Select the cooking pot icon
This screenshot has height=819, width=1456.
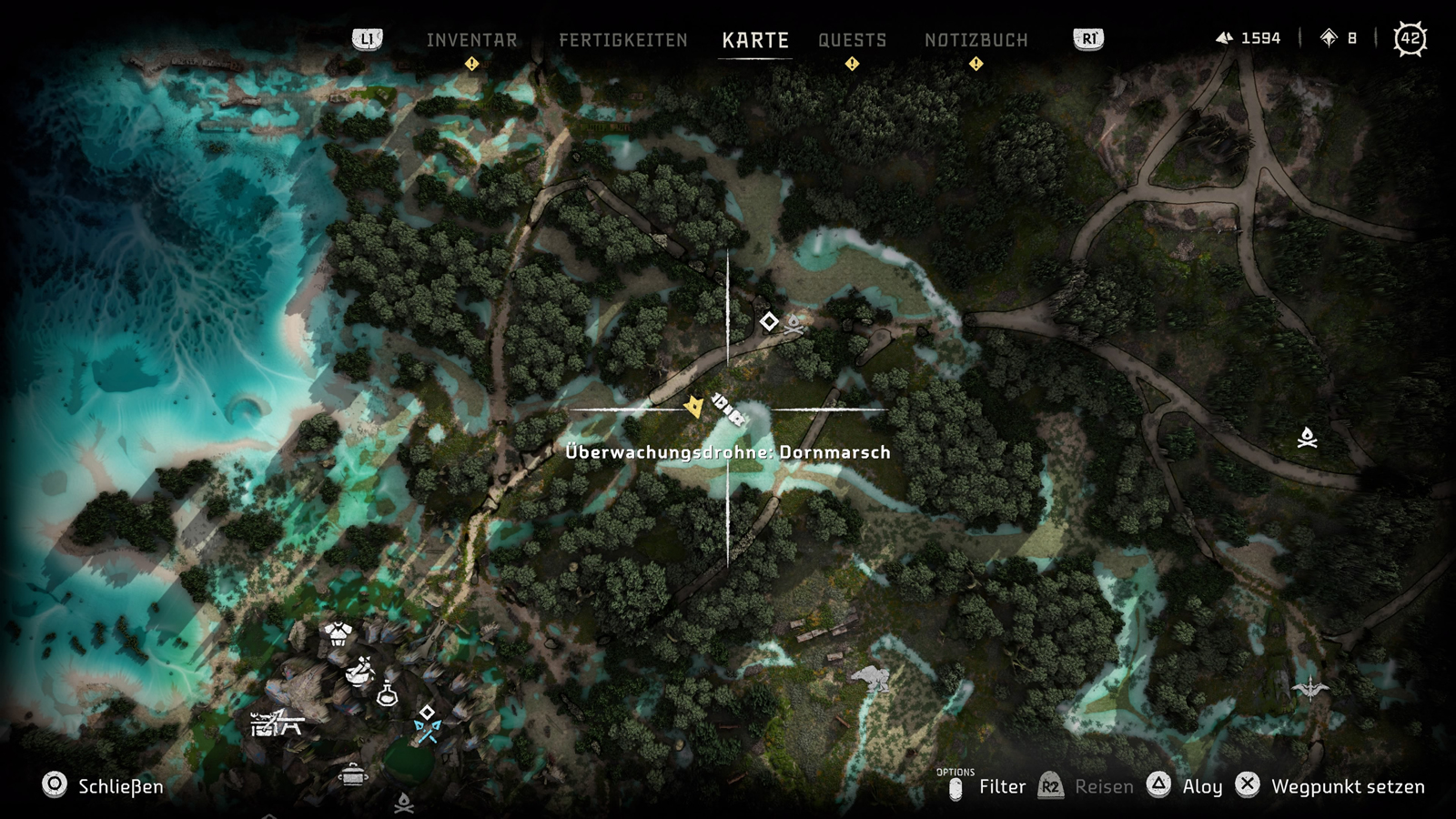click(x=353, y=775)
